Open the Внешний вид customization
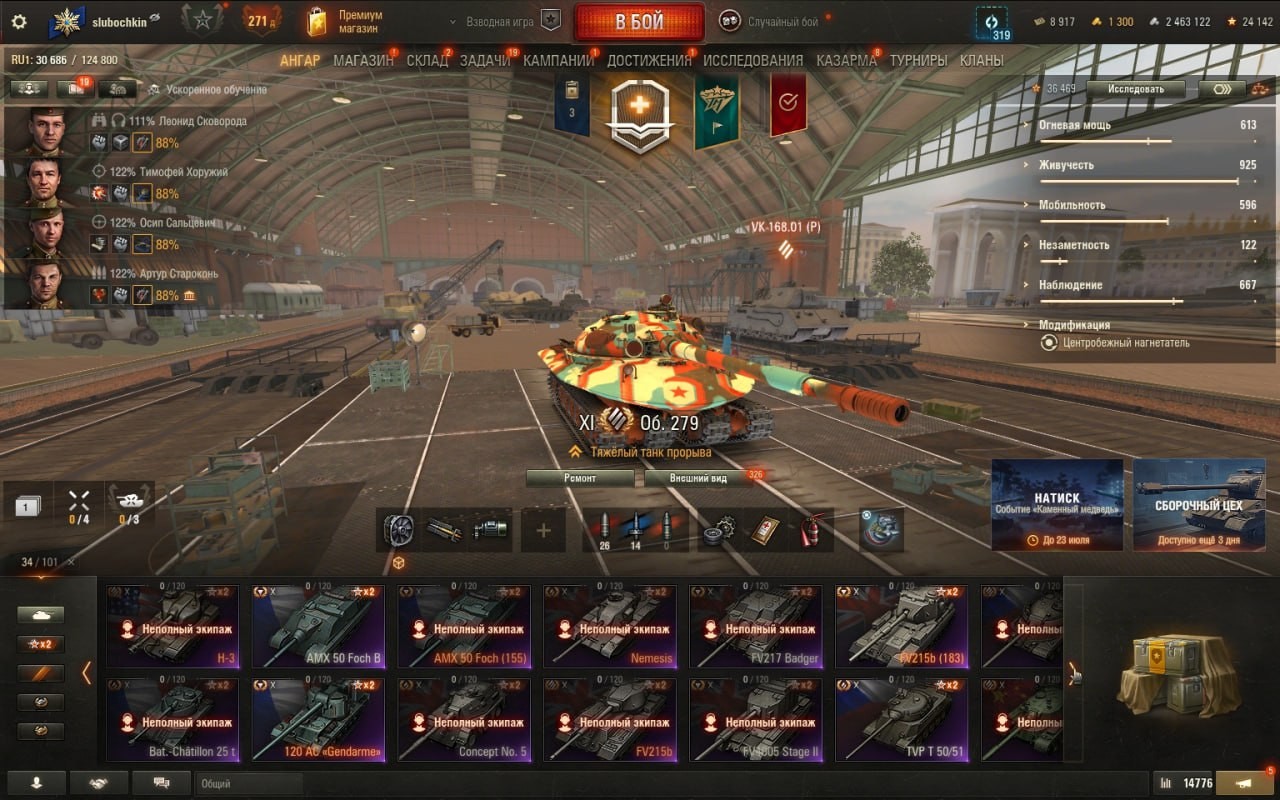Viewport: 1280px width, 800px height. point(698,478)
